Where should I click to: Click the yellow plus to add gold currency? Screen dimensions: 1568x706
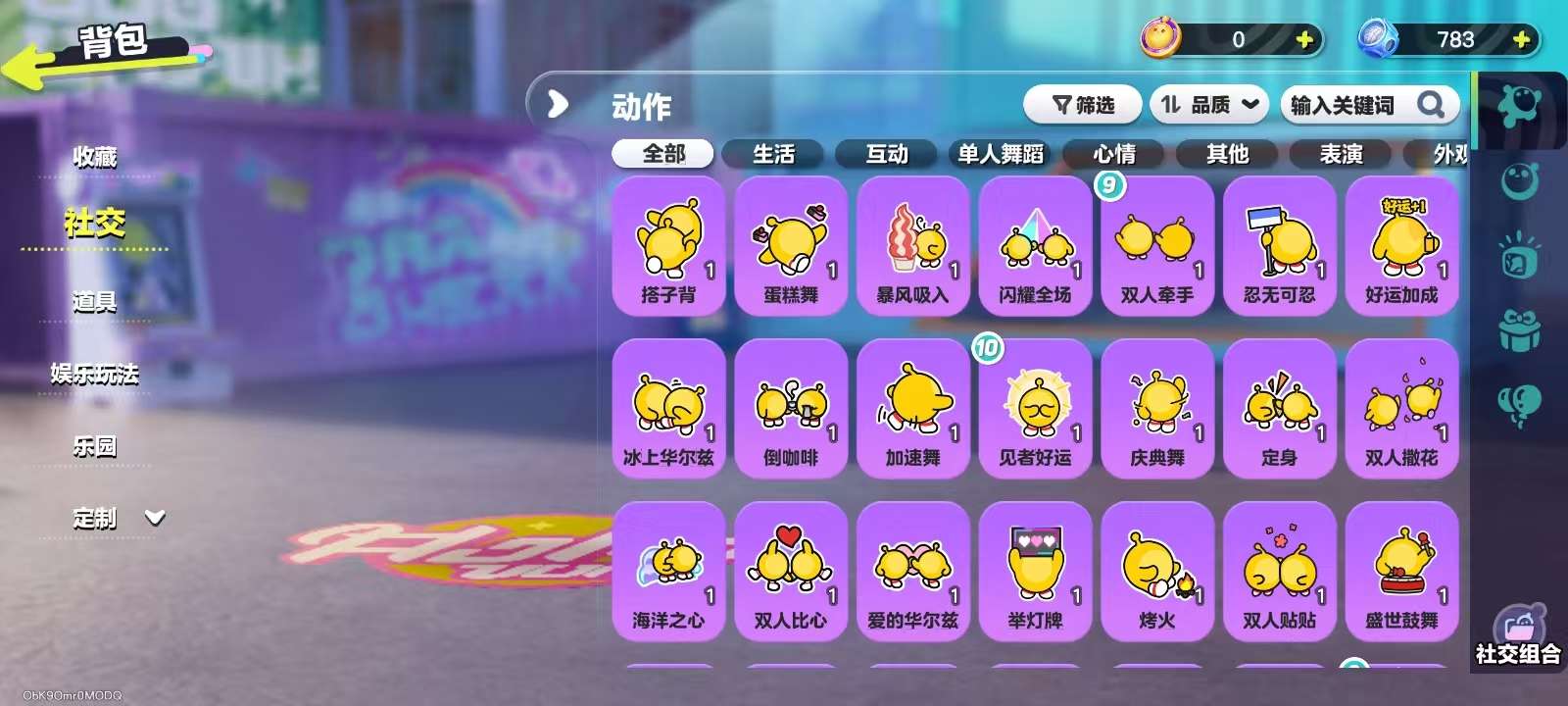coord(1303,40)
